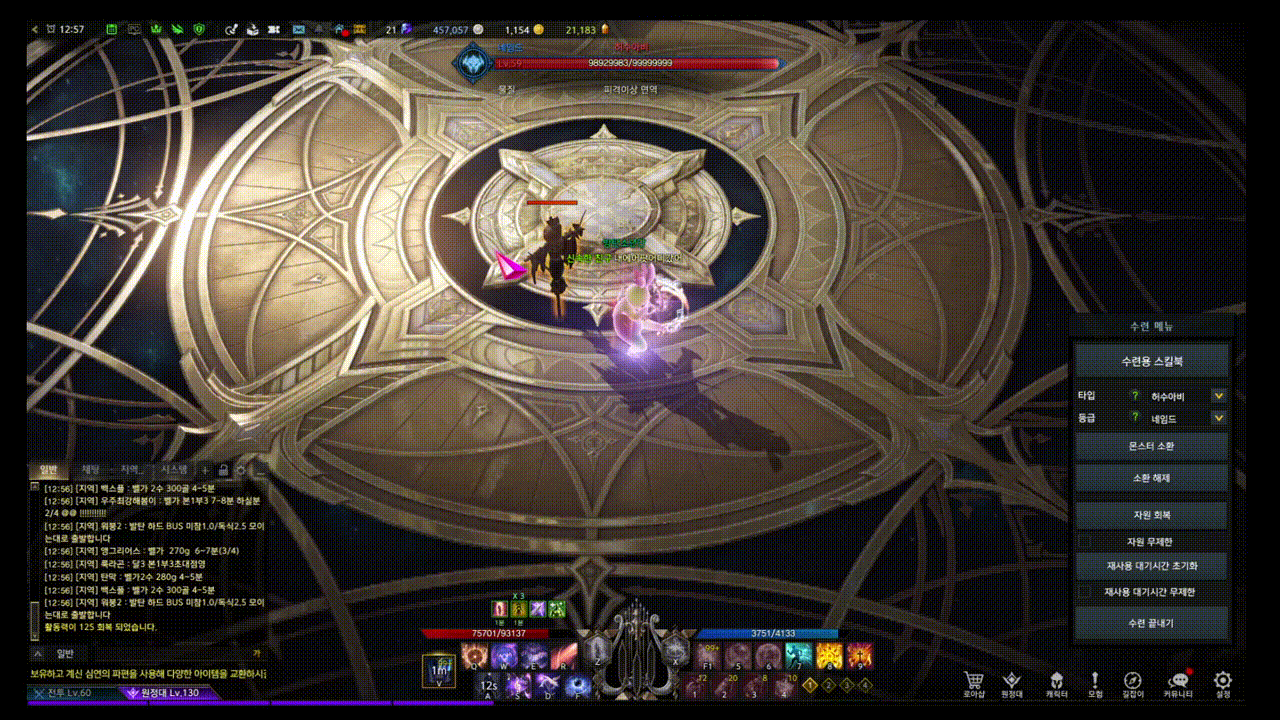Open the 등급 dropdown showing 네임드
The height and width of the screenshot is (720, 1280).
(1218, 419)
